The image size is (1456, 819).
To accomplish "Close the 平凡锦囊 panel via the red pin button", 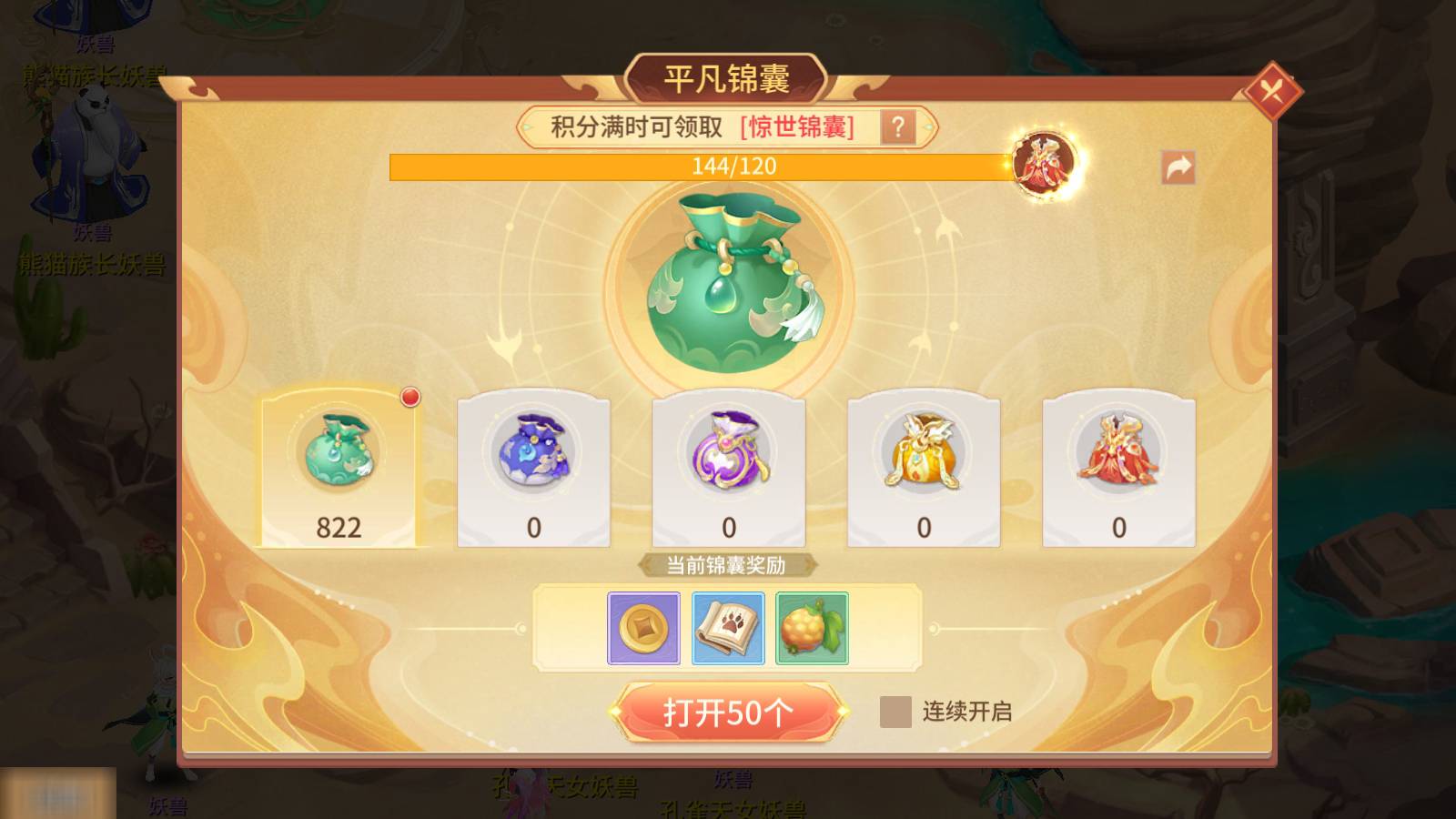I will click(1274, 91).
